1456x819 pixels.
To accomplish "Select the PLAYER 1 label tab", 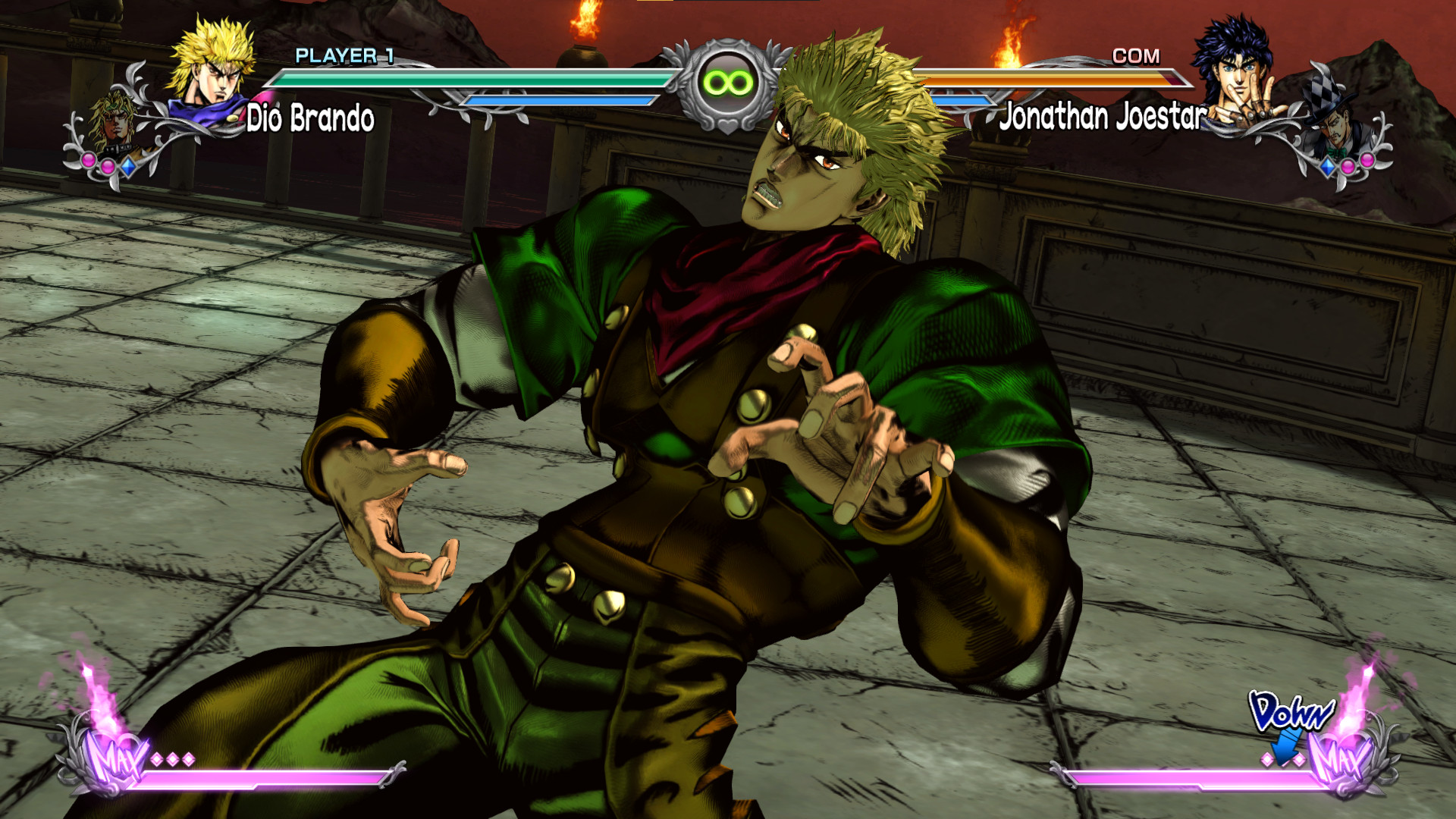I will point(345,55).
